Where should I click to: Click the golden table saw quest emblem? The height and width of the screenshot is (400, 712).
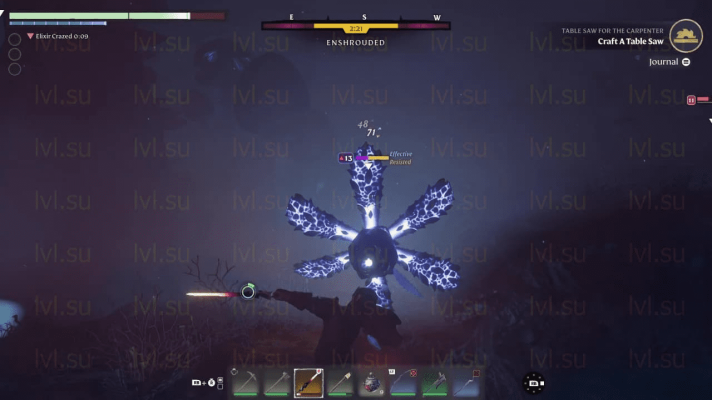[686, 36]
